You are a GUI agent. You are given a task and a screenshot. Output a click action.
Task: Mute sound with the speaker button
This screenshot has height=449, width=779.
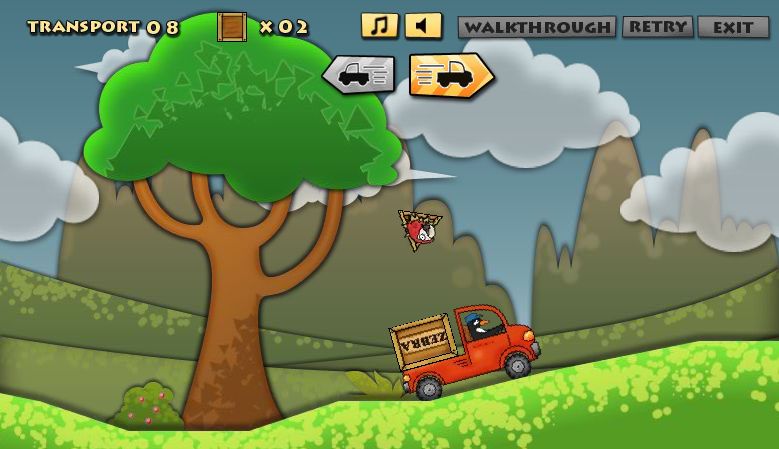pyautogui.click(x=423, y=26)
